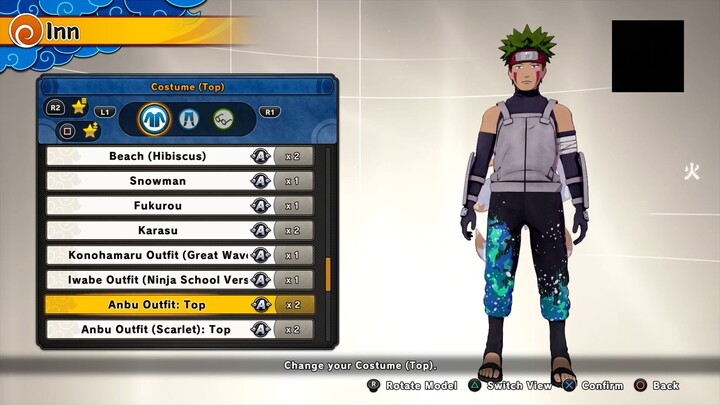The image size is (720, 405).
Task: Click the costume list scrollbar
Action: point(328,273)
